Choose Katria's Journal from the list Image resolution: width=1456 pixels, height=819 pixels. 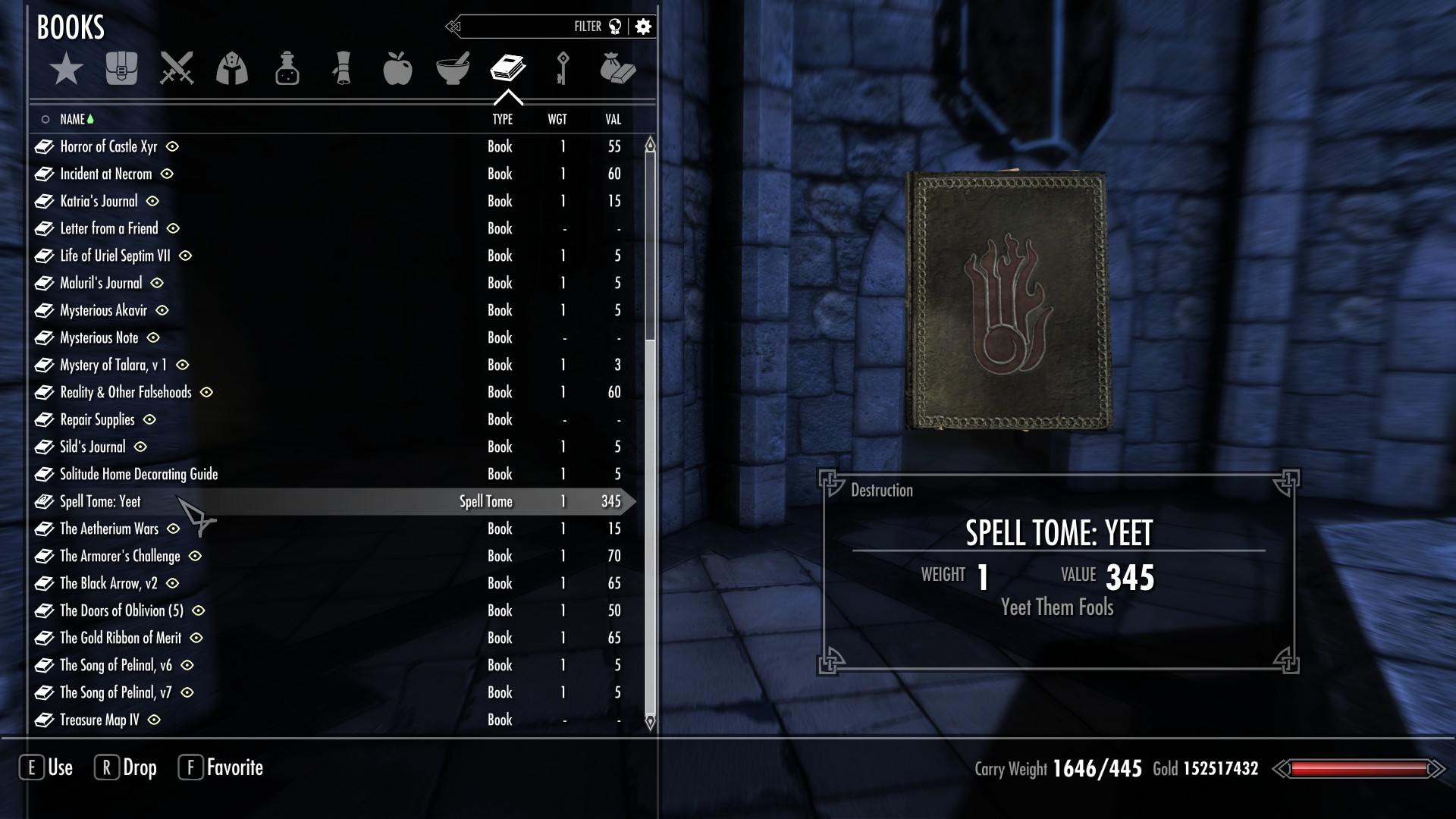(x=99, y=201)
